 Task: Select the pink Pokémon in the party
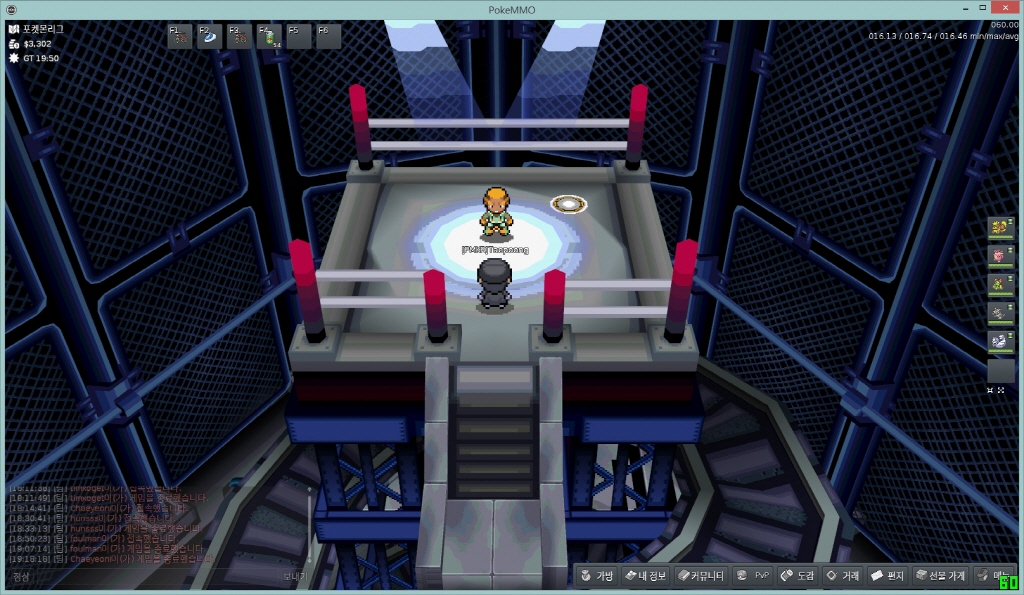click(x=1000, y=257)
